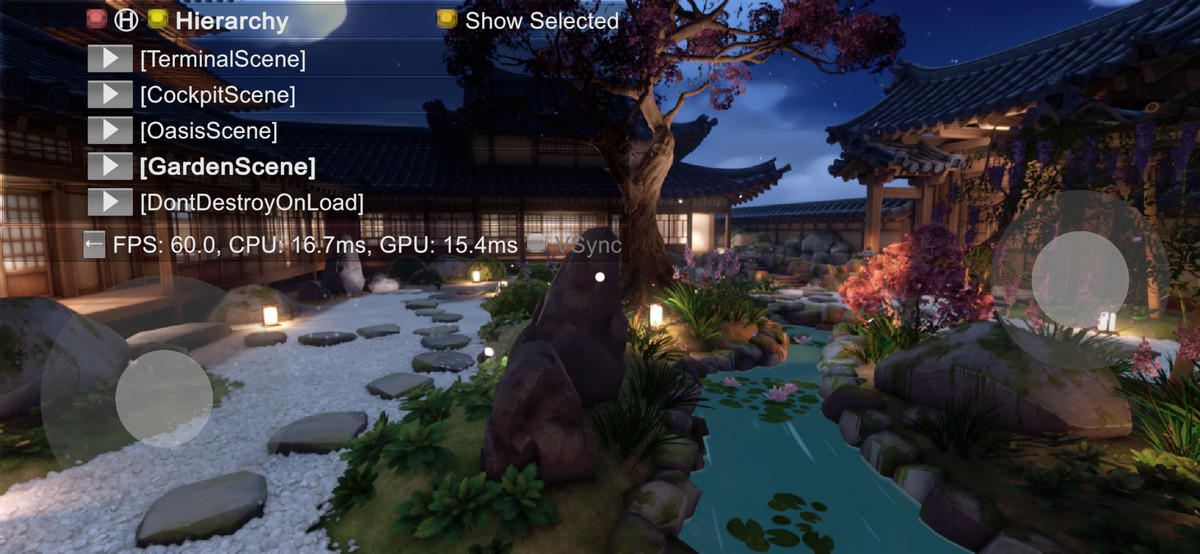
Task: Expand the GardenScene arrow button
Action: (110, 166)
